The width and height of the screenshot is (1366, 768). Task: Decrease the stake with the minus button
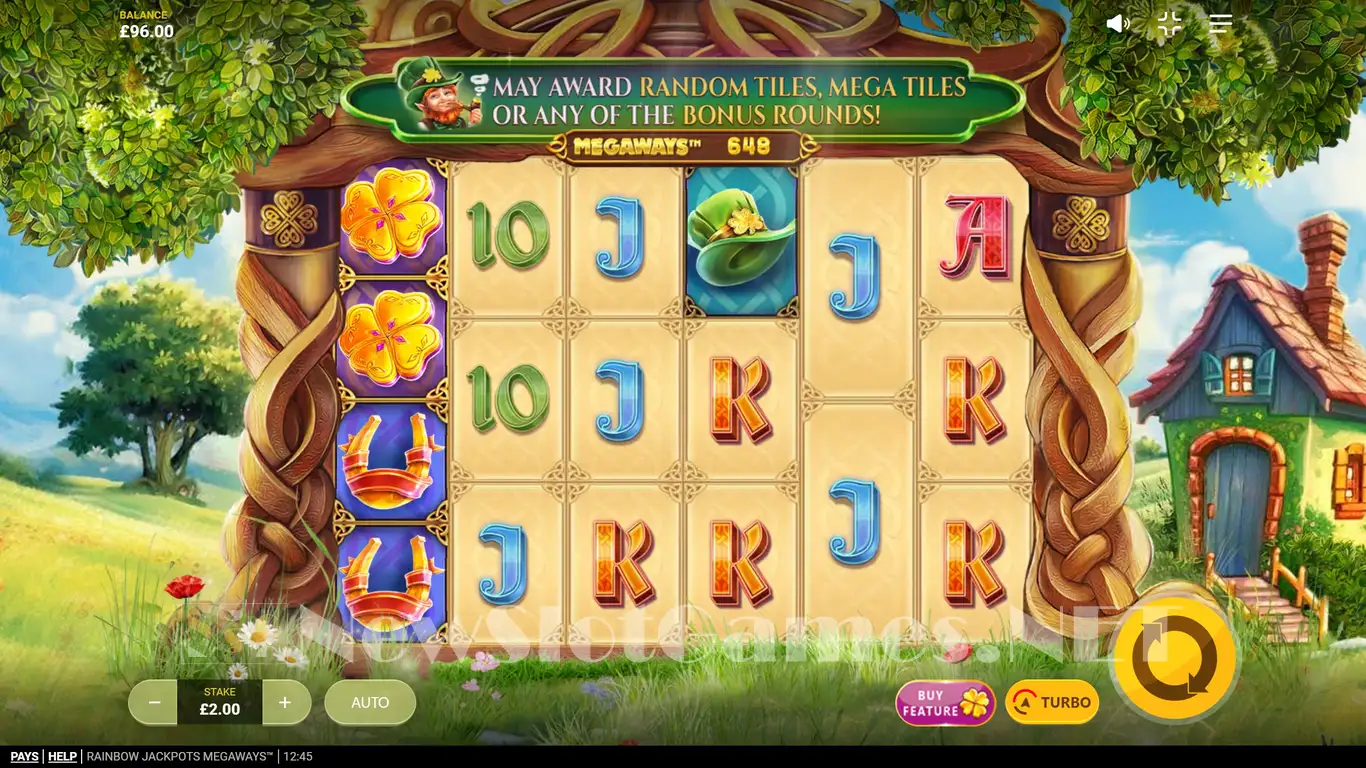154,702
